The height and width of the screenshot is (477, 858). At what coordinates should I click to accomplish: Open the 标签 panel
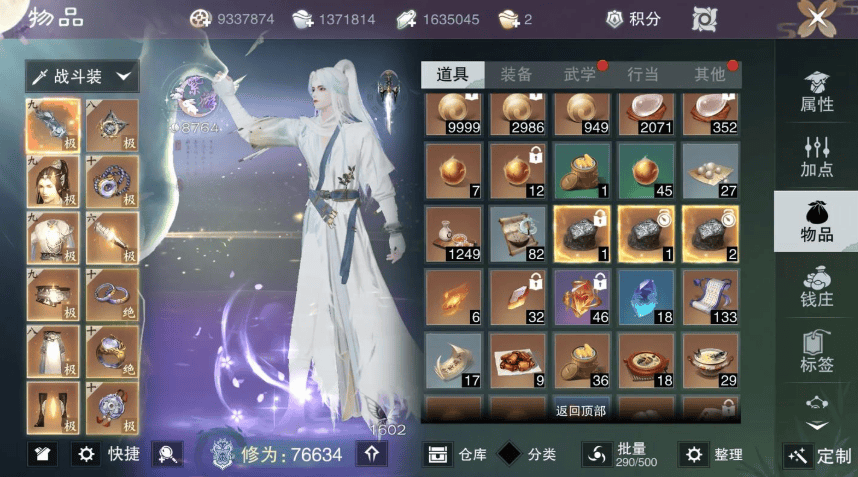(816, 352)
